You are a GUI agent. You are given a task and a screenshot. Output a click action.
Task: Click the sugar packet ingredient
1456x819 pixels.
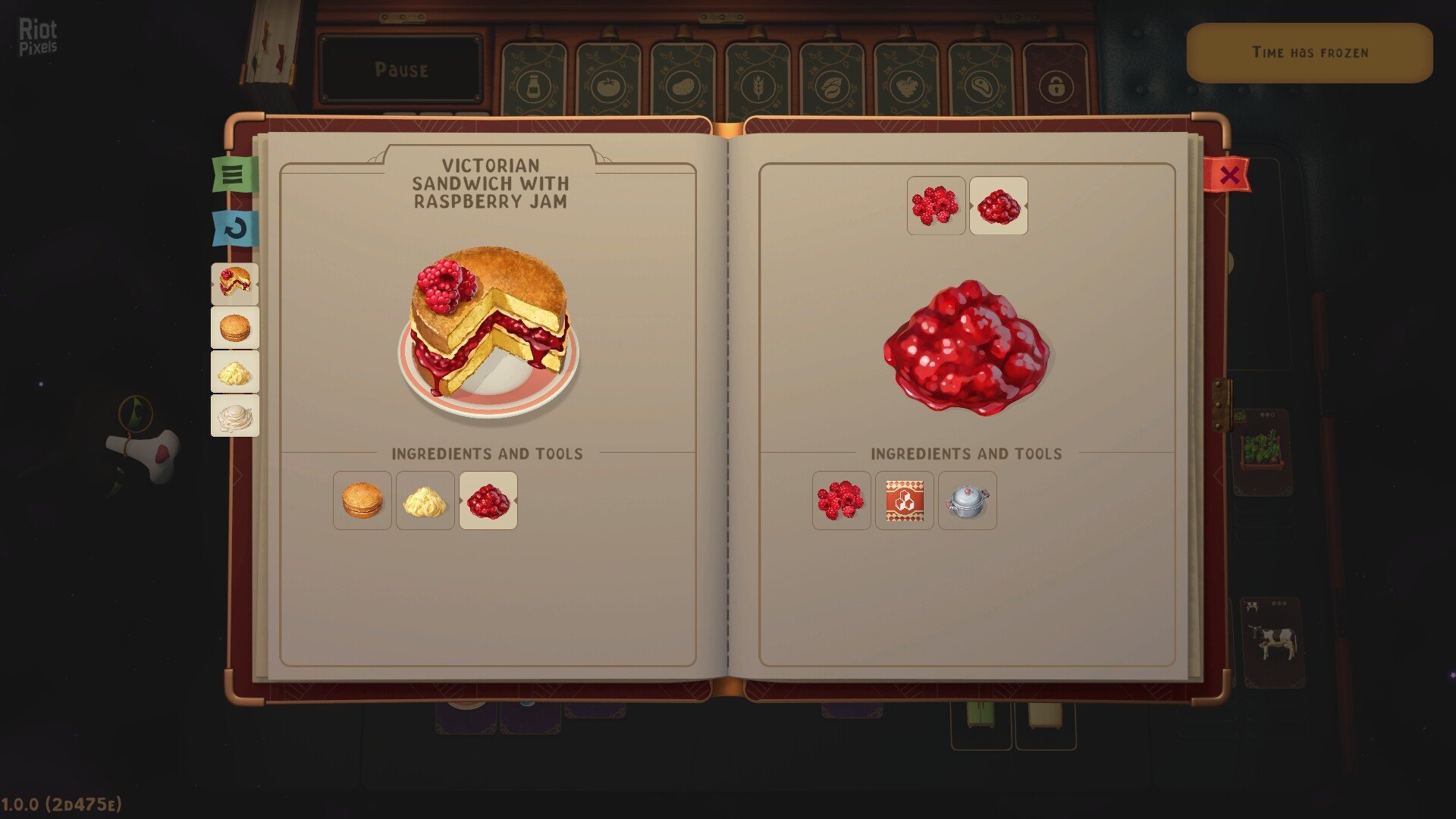tap(905, 500)
